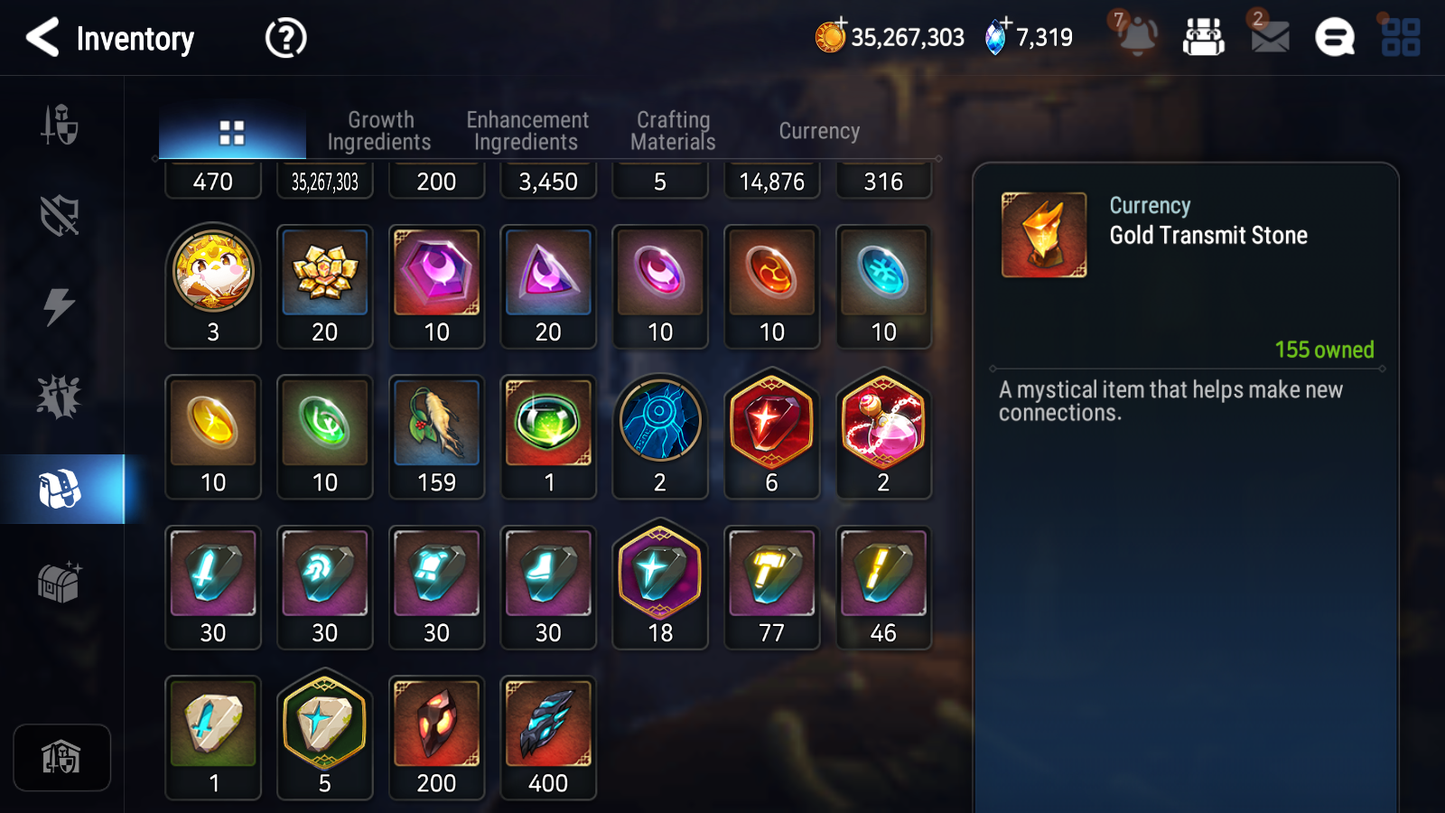
Task: Go back using the Inventory back arrow
Action: [43, 38]
